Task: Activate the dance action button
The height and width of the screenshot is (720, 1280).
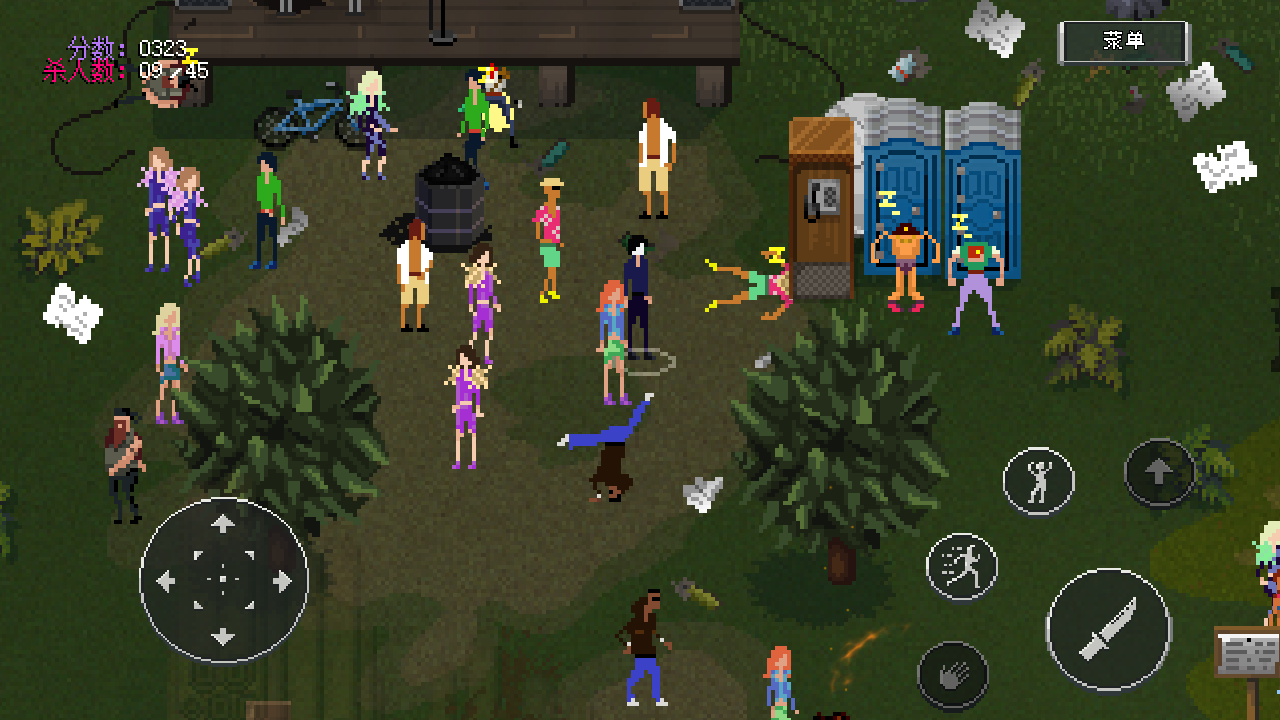Action: click(x=1039, y=481)
